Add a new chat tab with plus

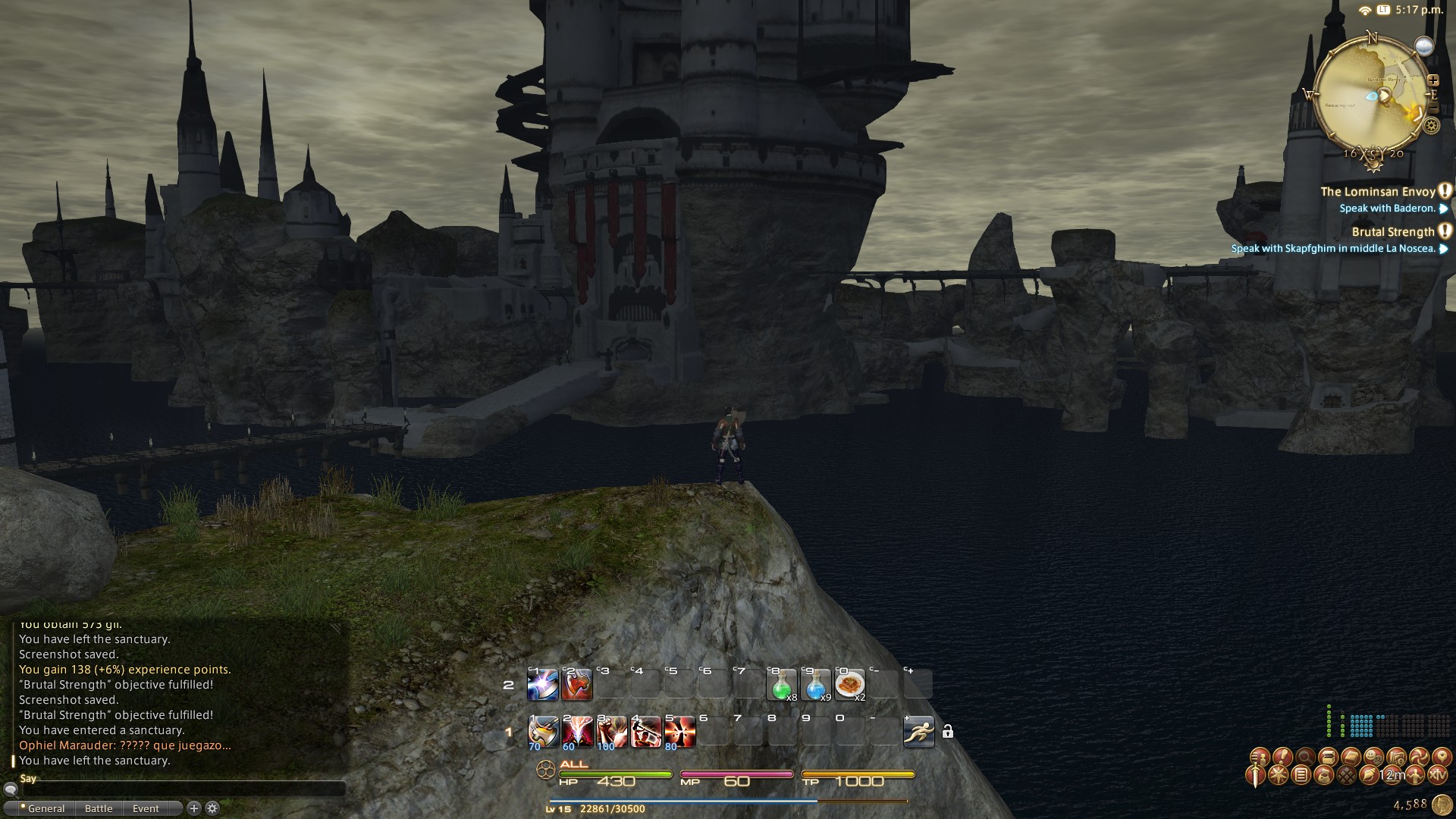point(194,808)
